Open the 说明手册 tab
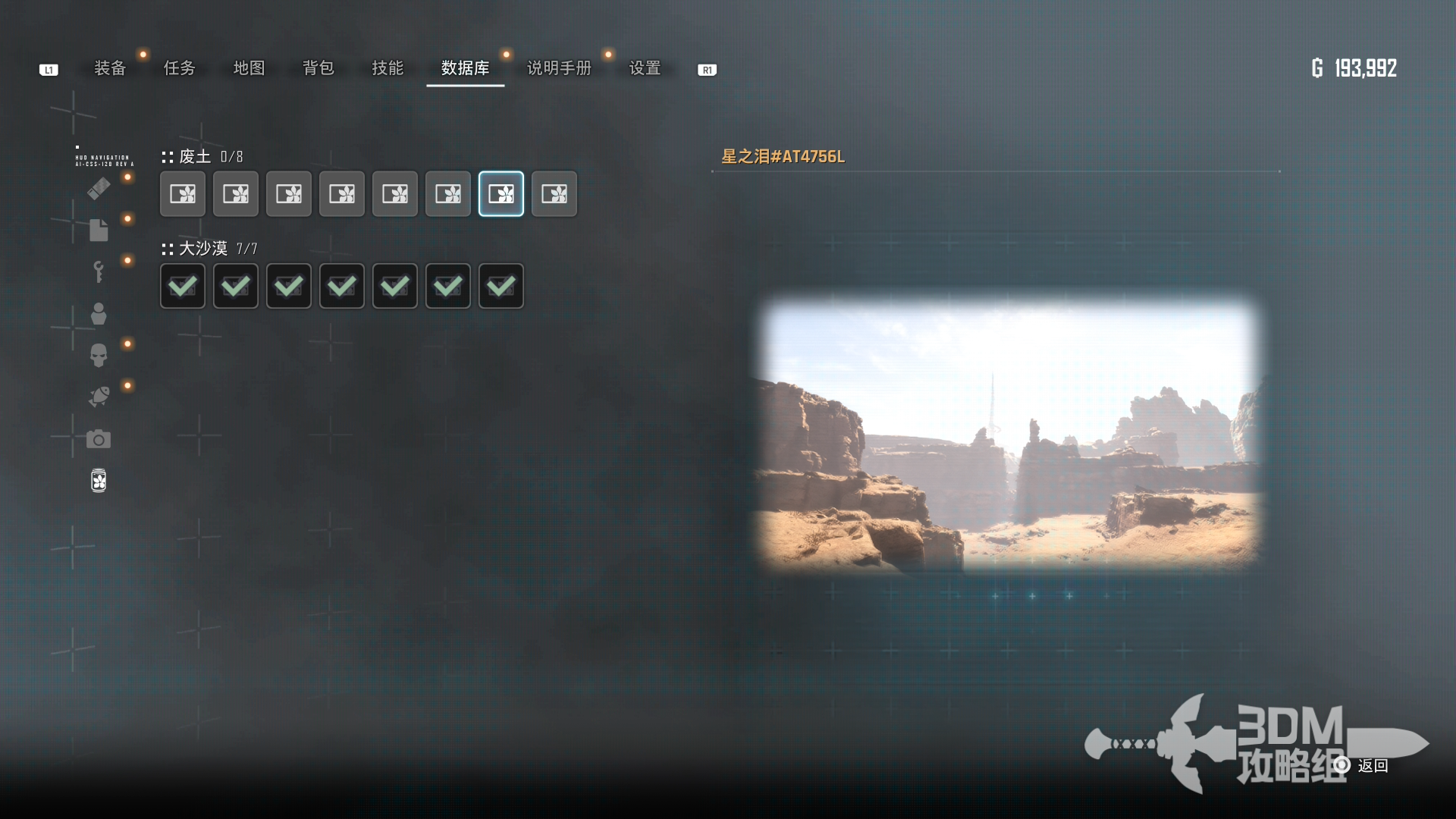The height and width of the screenshot is (819, 1456). click(559, 68)
